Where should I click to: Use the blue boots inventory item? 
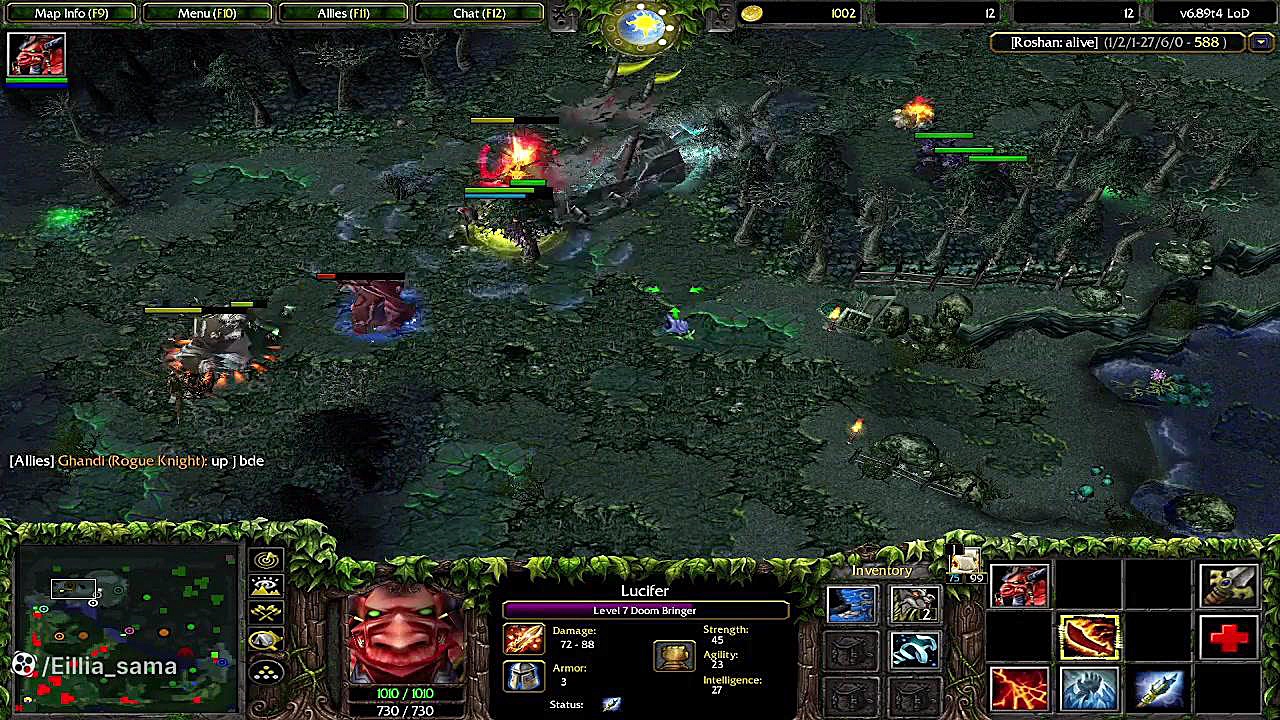[x=852, y=604]
